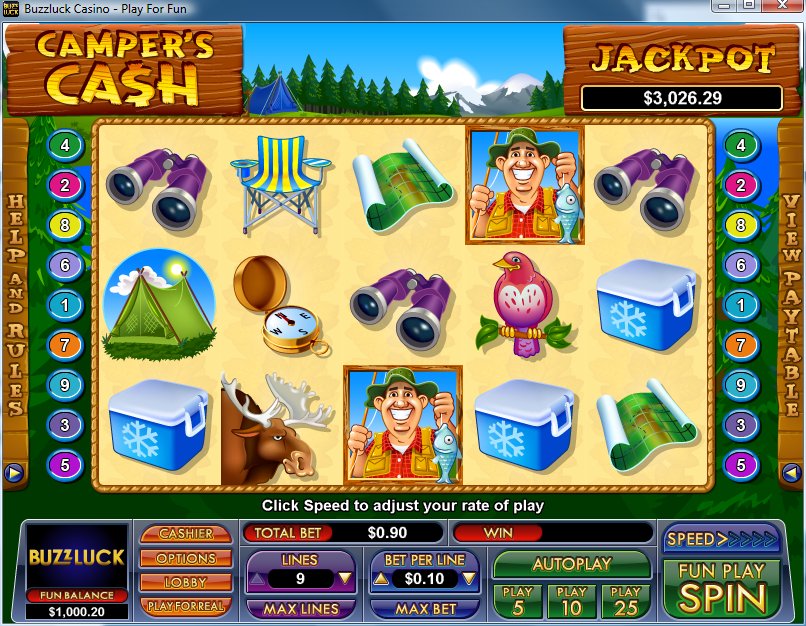Switch to Play For Real mode

pyautogui.click(x=185, y=606)
